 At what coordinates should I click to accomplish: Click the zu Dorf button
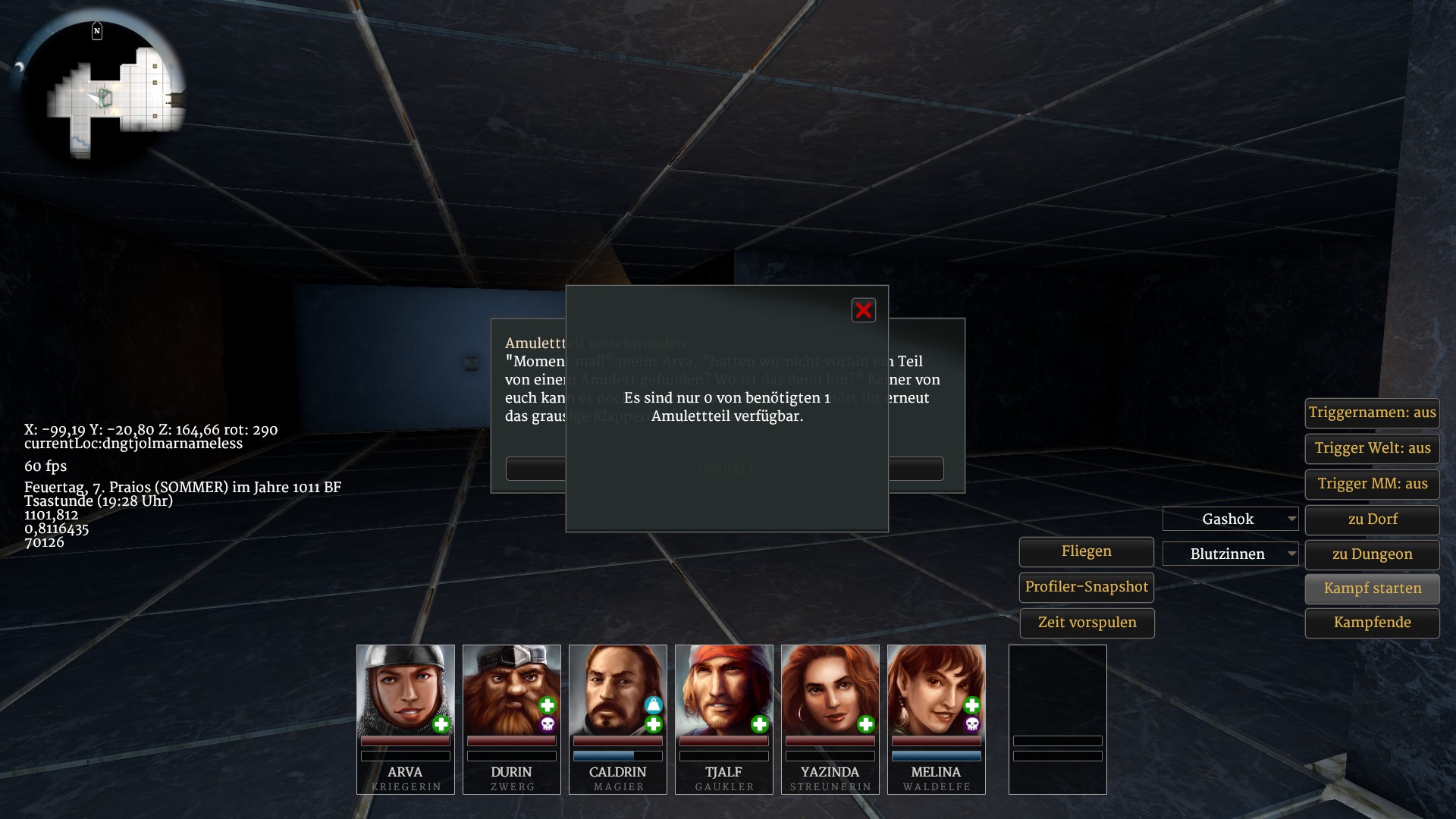click(x=1372, y=519)
